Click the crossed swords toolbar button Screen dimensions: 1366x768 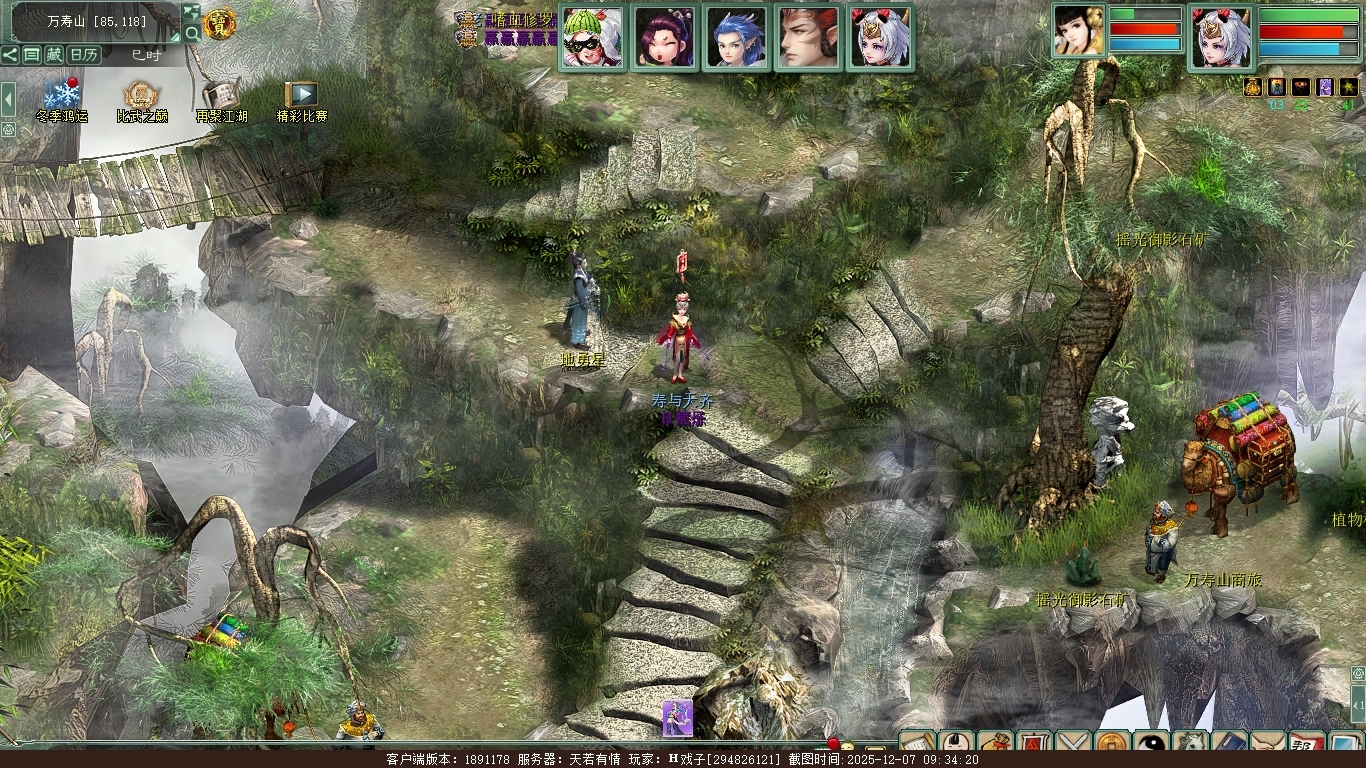click(1074, 745)
